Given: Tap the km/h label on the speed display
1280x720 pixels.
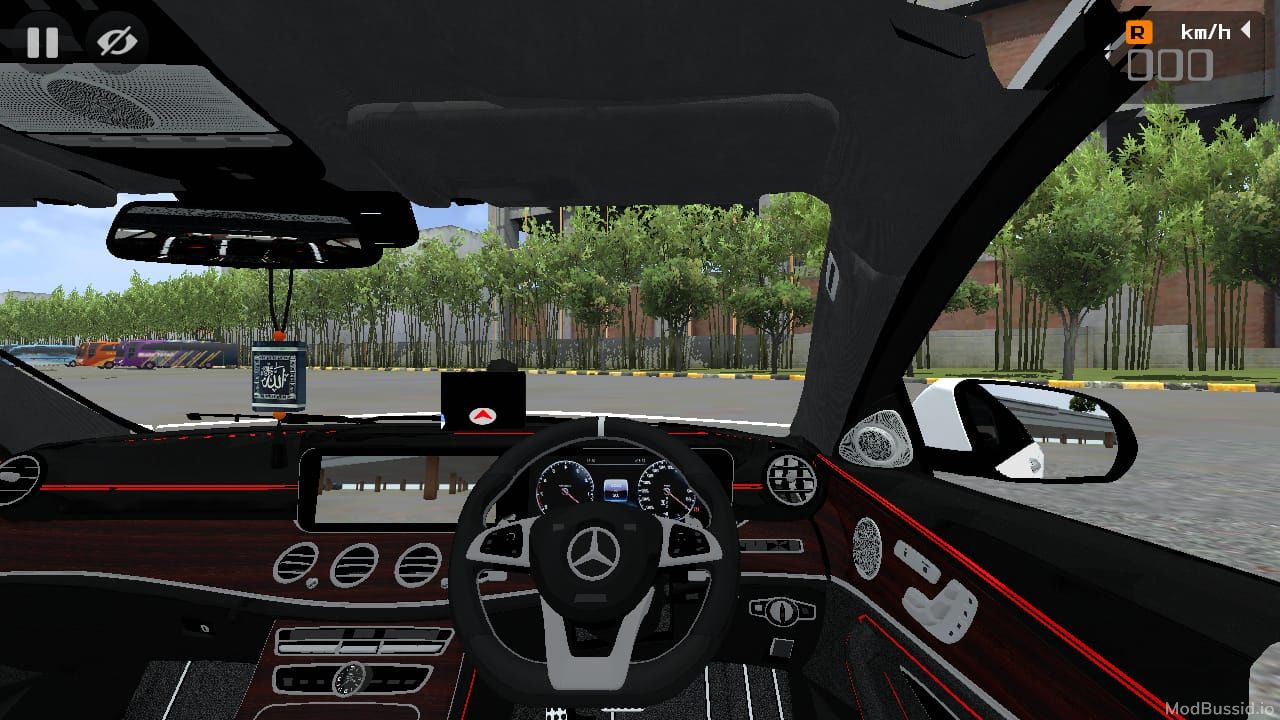Looking at the screenshot, I should pyautogui.click(x=1207, y=31).
